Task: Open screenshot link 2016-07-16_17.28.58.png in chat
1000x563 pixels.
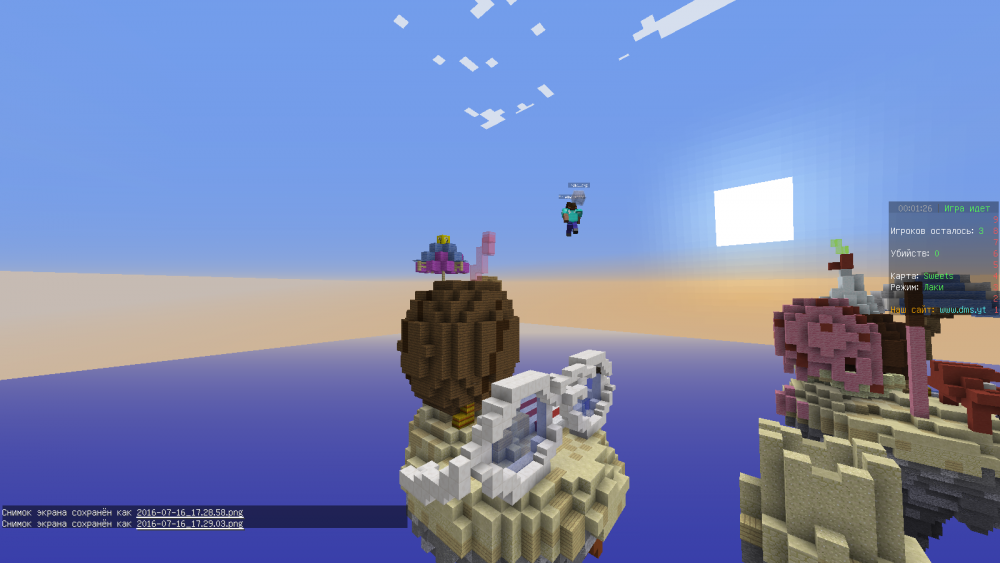Action: pyautogui.click(x=190, y=512)
